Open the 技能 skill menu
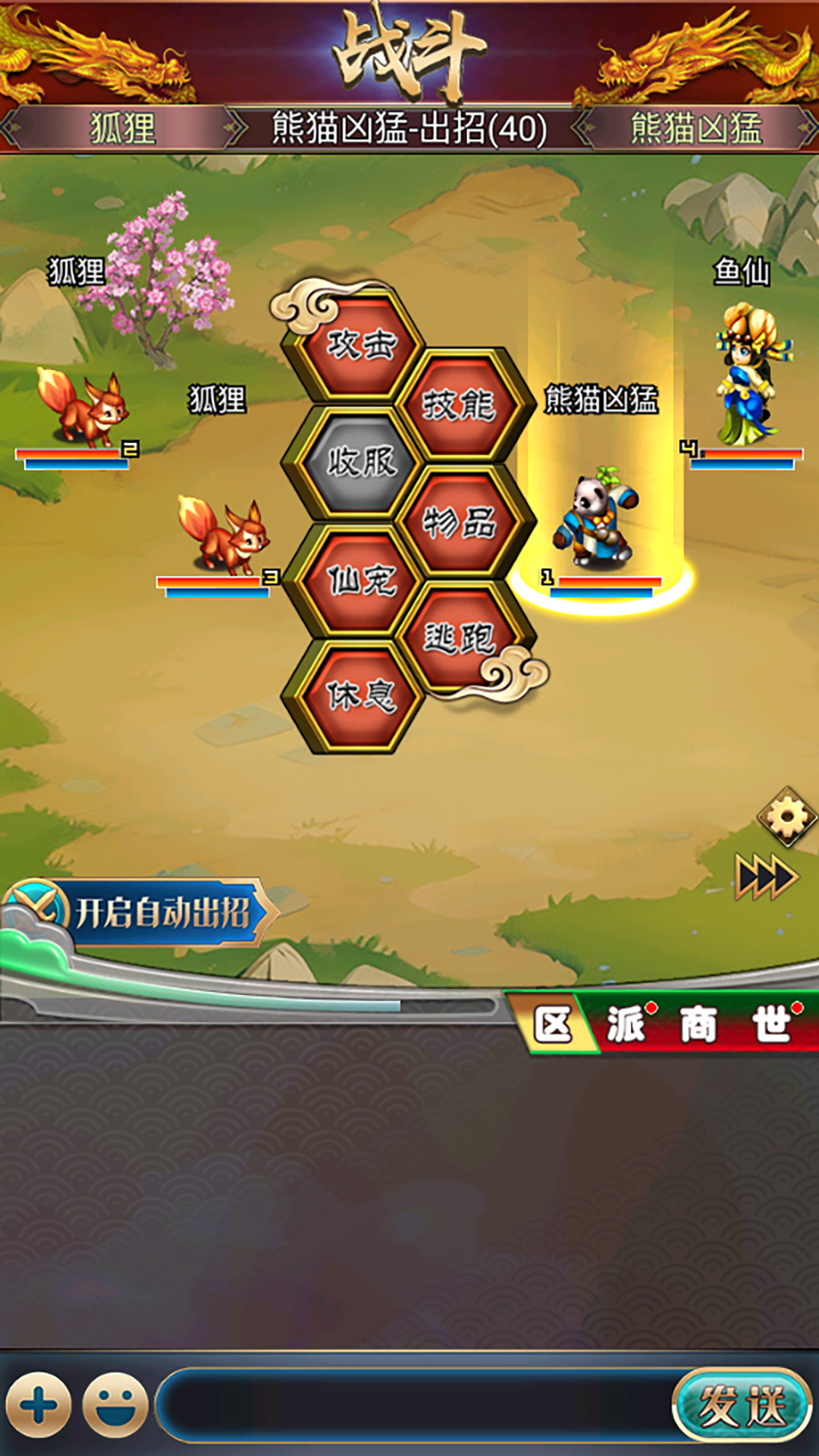819x1456 pixels. [459, 405]
